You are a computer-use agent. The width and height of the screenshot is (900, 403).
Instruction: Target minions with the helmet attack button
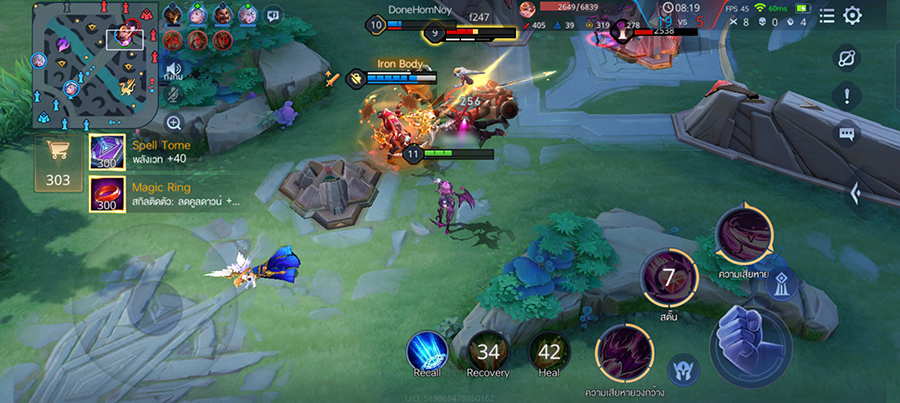683,369
